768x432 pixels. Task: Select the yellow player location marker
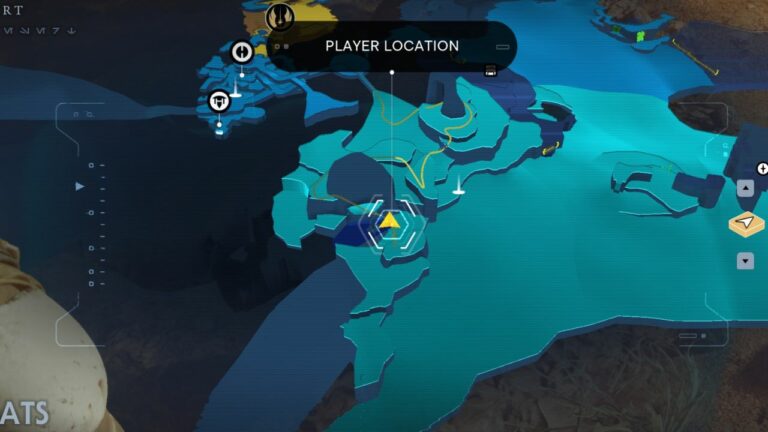point(389,219)
